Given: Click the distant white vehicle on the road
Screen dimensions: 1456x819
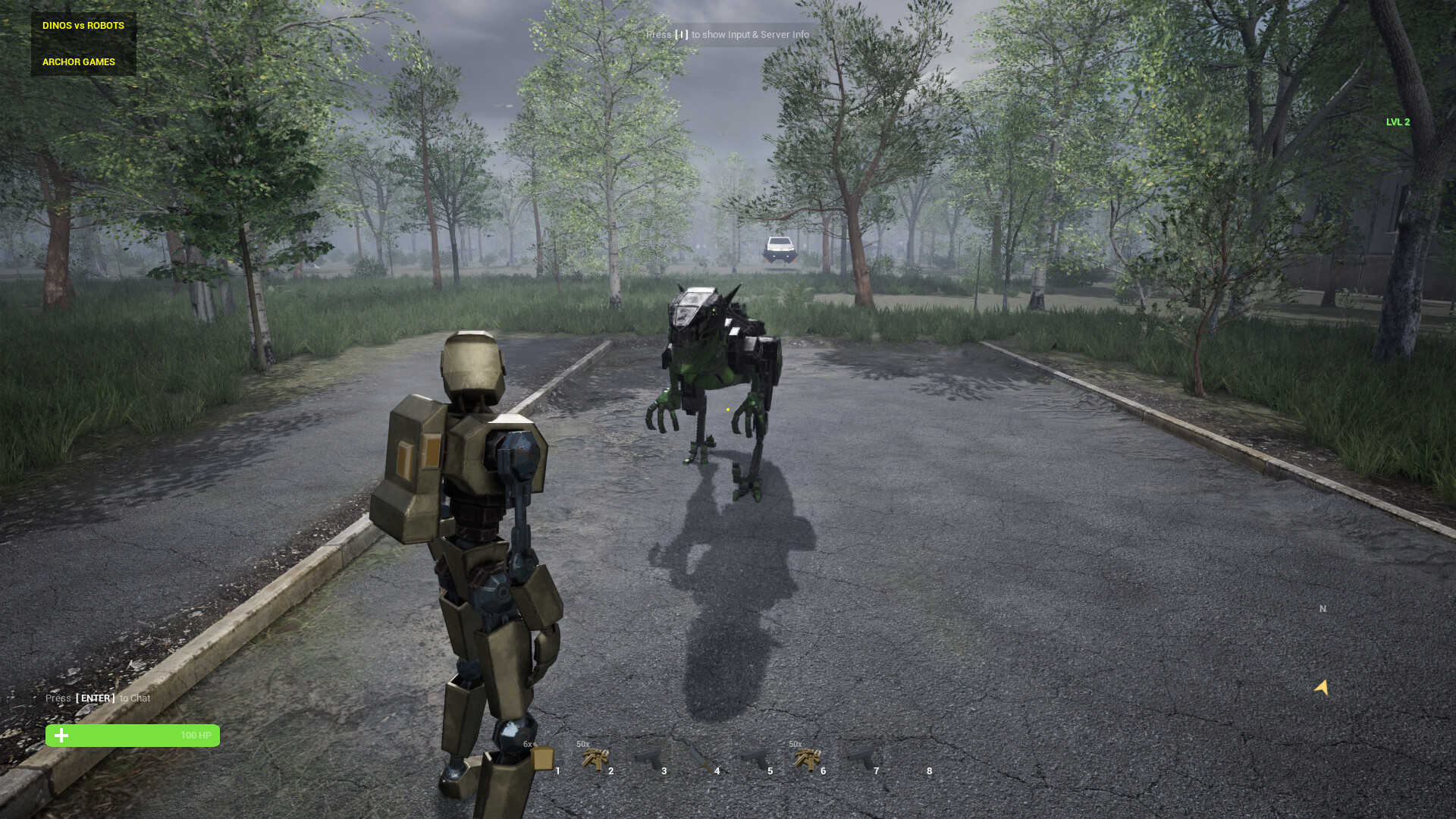Looking at the screenshot, I should [778, 248].
